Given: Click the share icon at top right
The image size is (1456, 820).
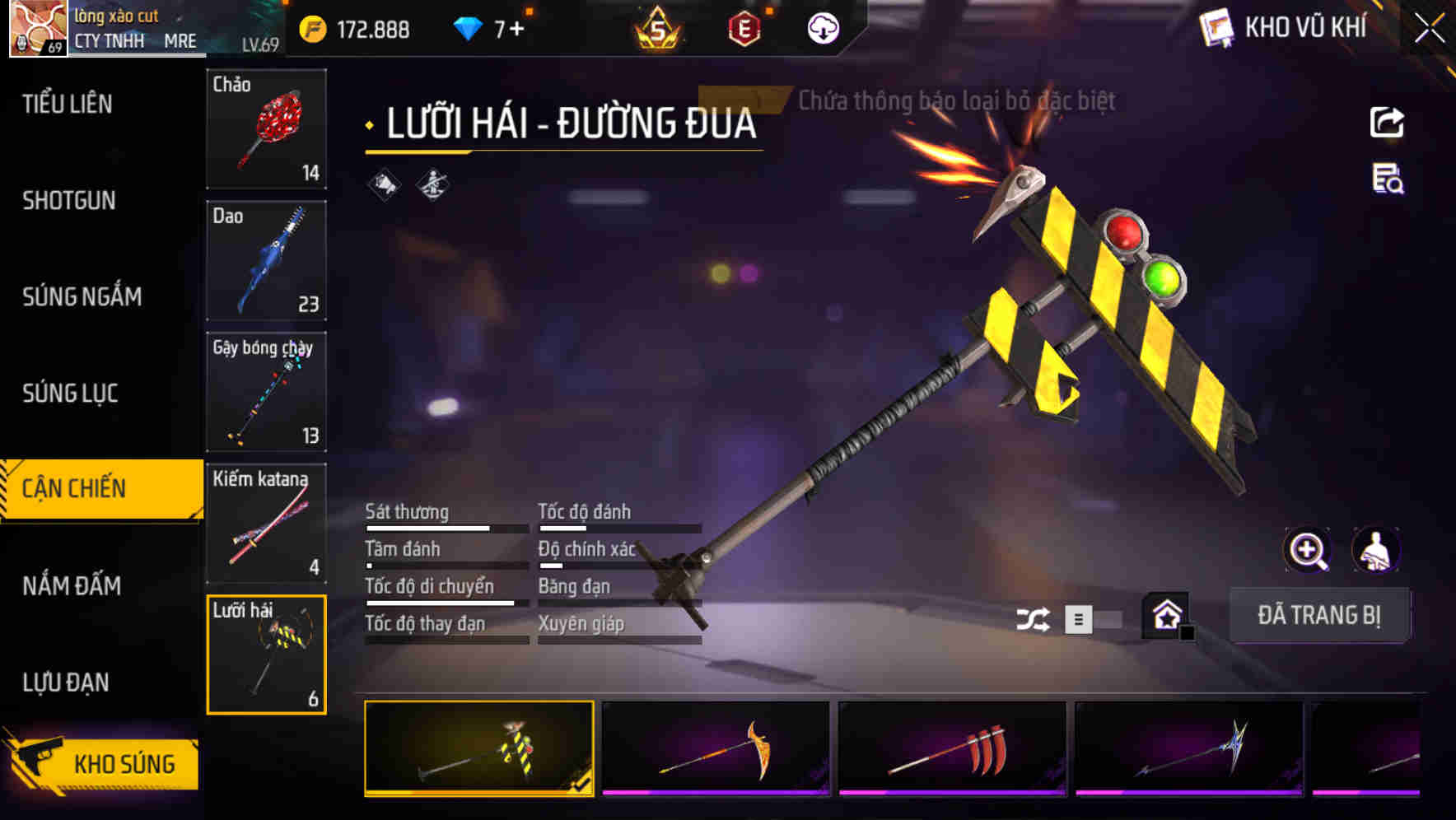Looking at the screenshot, I should click(x=1388, y=122).
